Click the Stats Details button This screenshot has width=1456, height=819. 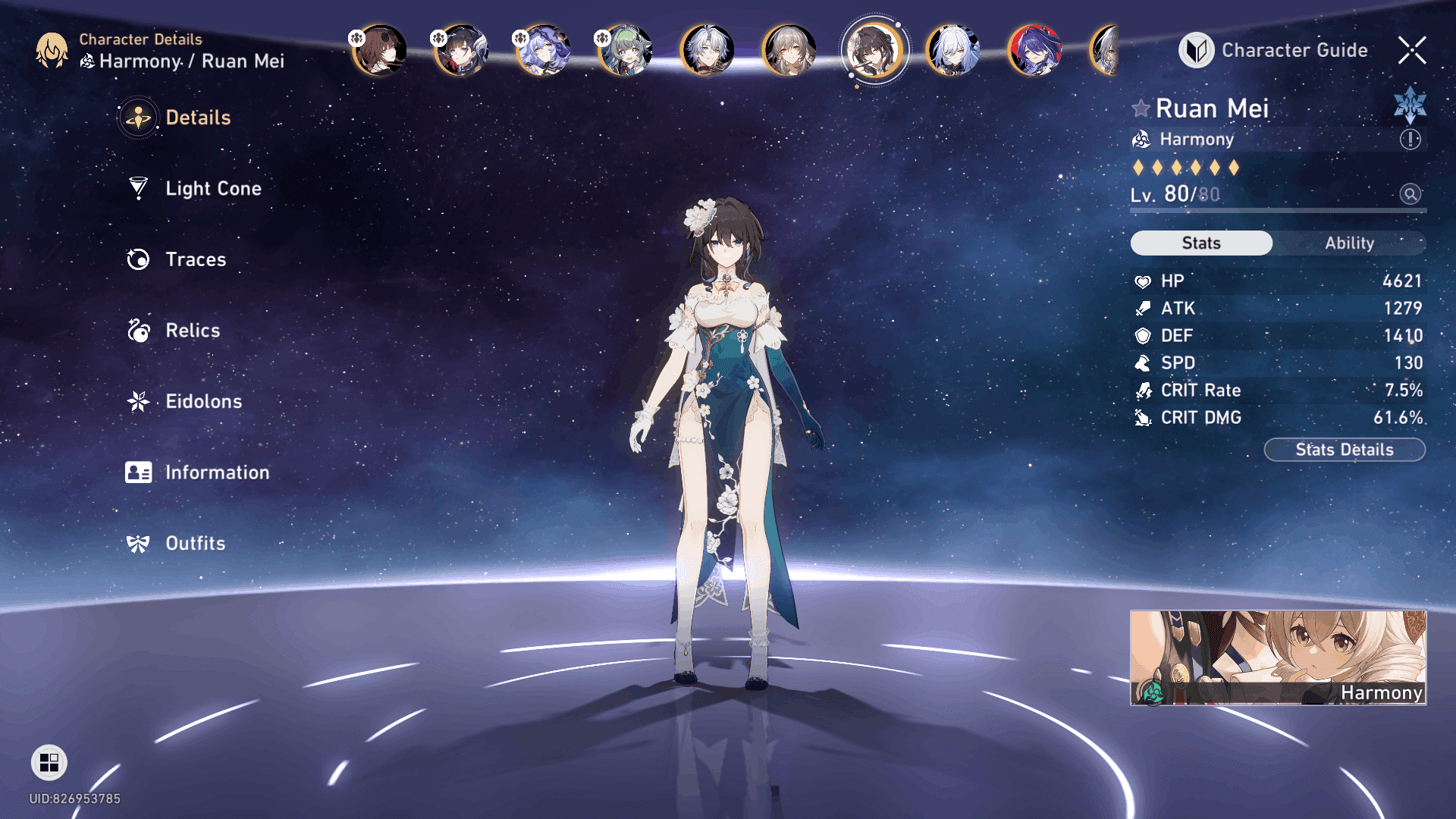point(1344,450)
